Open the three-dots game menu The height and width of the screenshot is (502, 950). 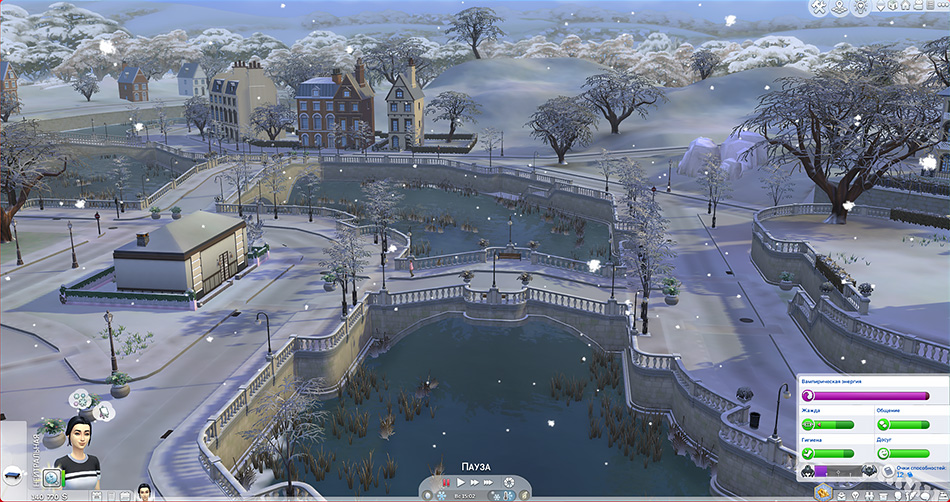tap(941, 8)
